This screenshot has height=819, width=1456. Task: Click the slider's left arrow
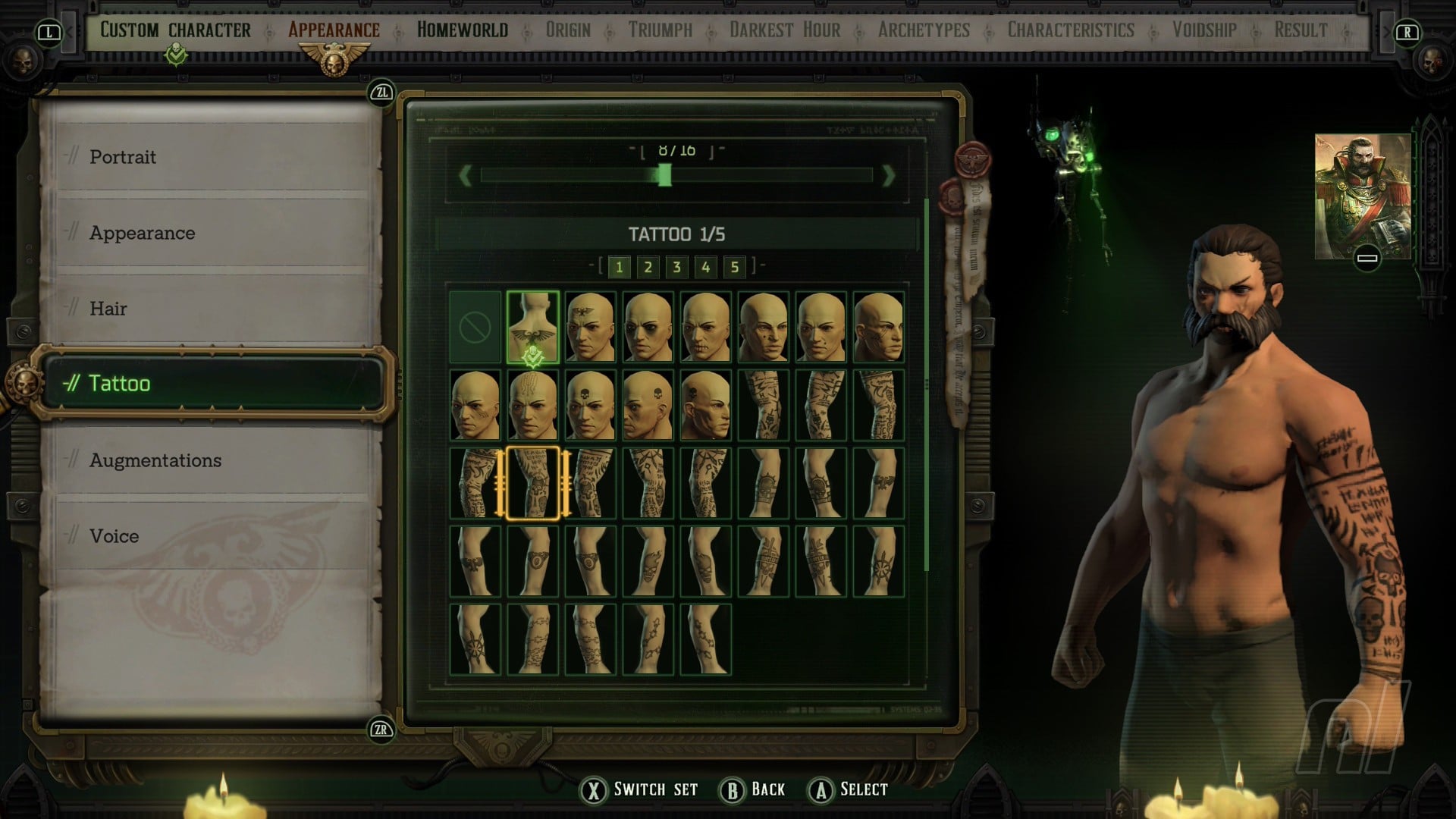point(466,176)
